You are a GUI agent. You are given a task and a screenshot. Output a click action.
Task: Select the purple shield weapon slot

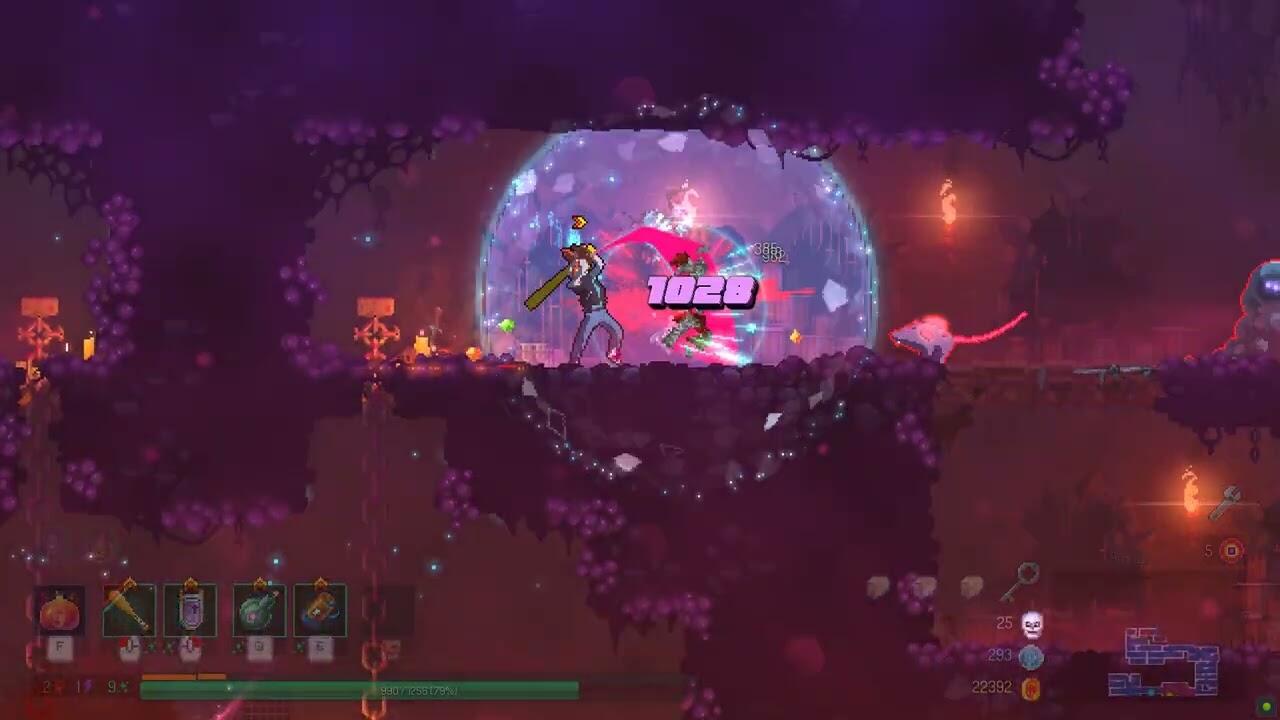click(x=190, y=611)
